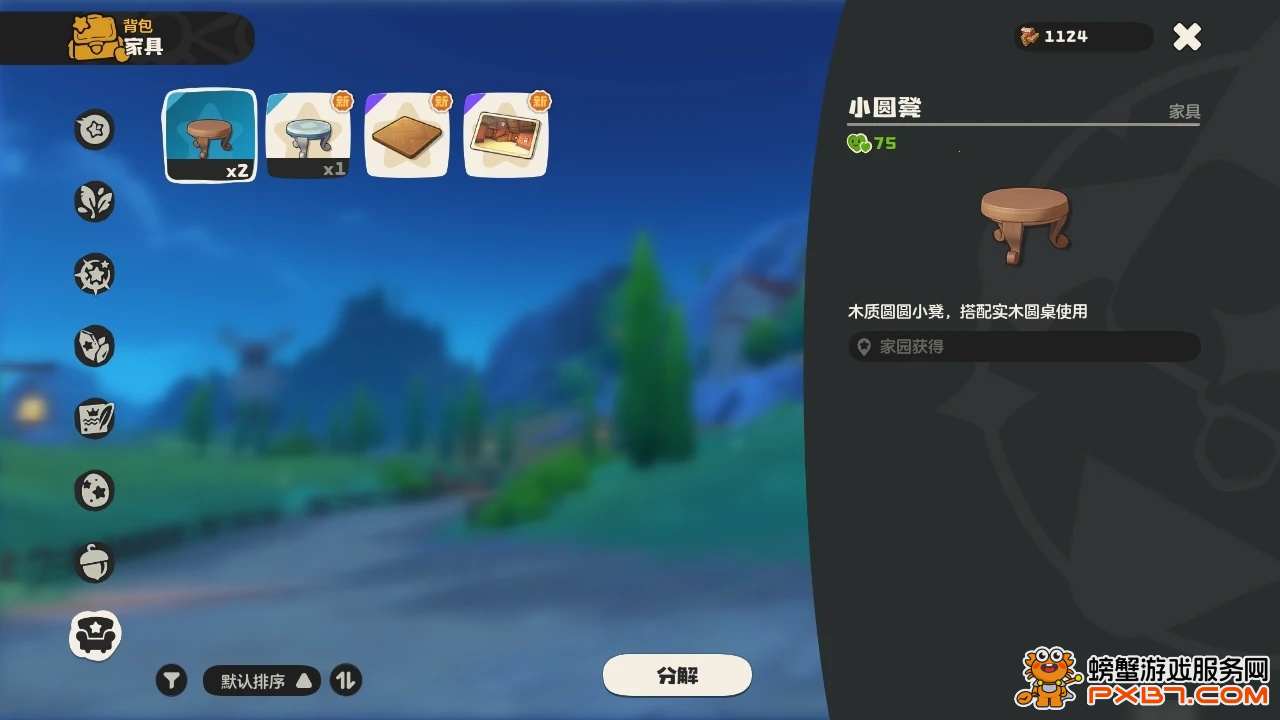
Task: Select the starry sphere category icon
Action: click(94, 490)
